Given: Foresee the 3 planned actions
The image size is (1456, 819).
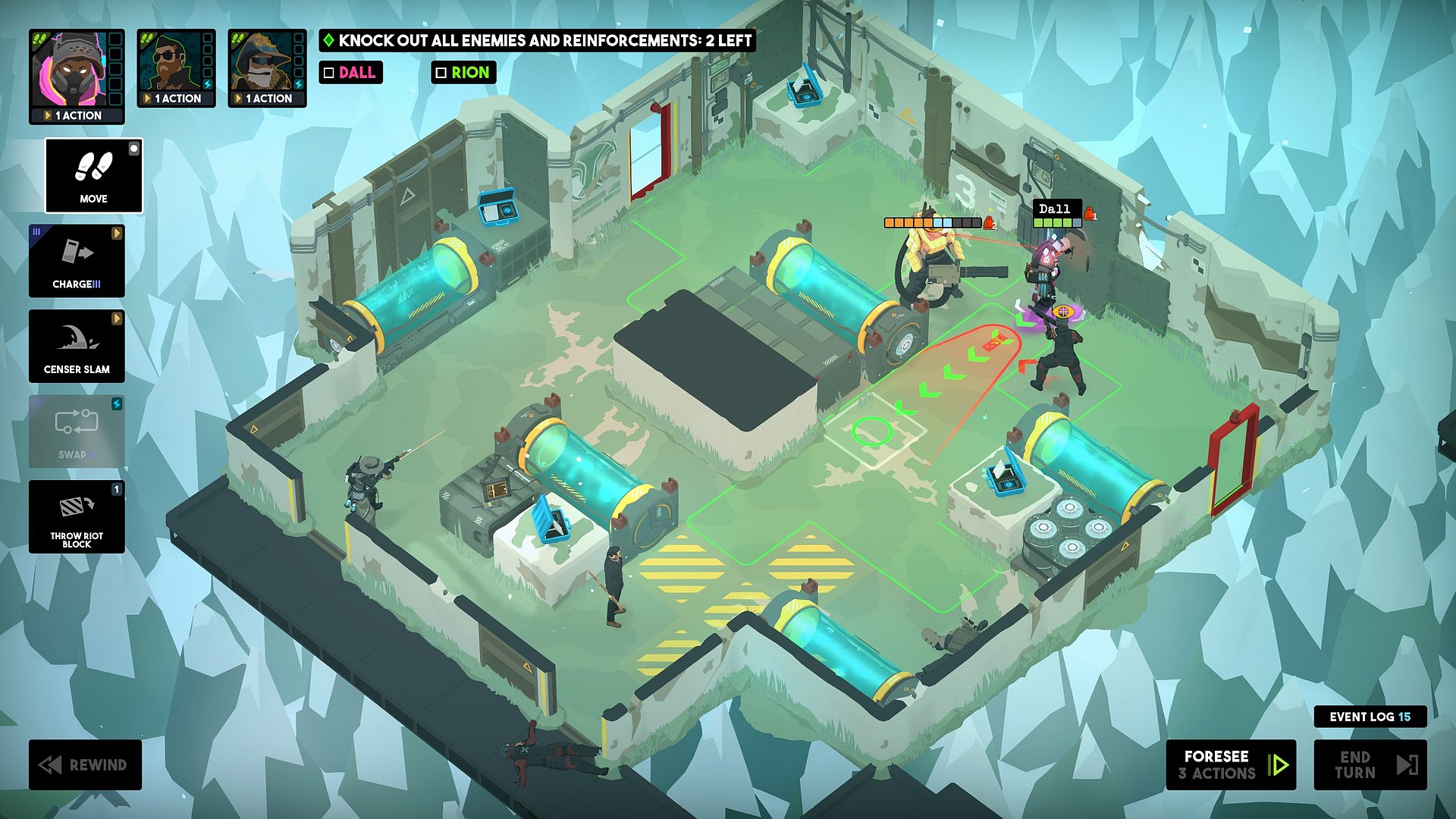Looking at the screenshot, I should point(1230,764).
